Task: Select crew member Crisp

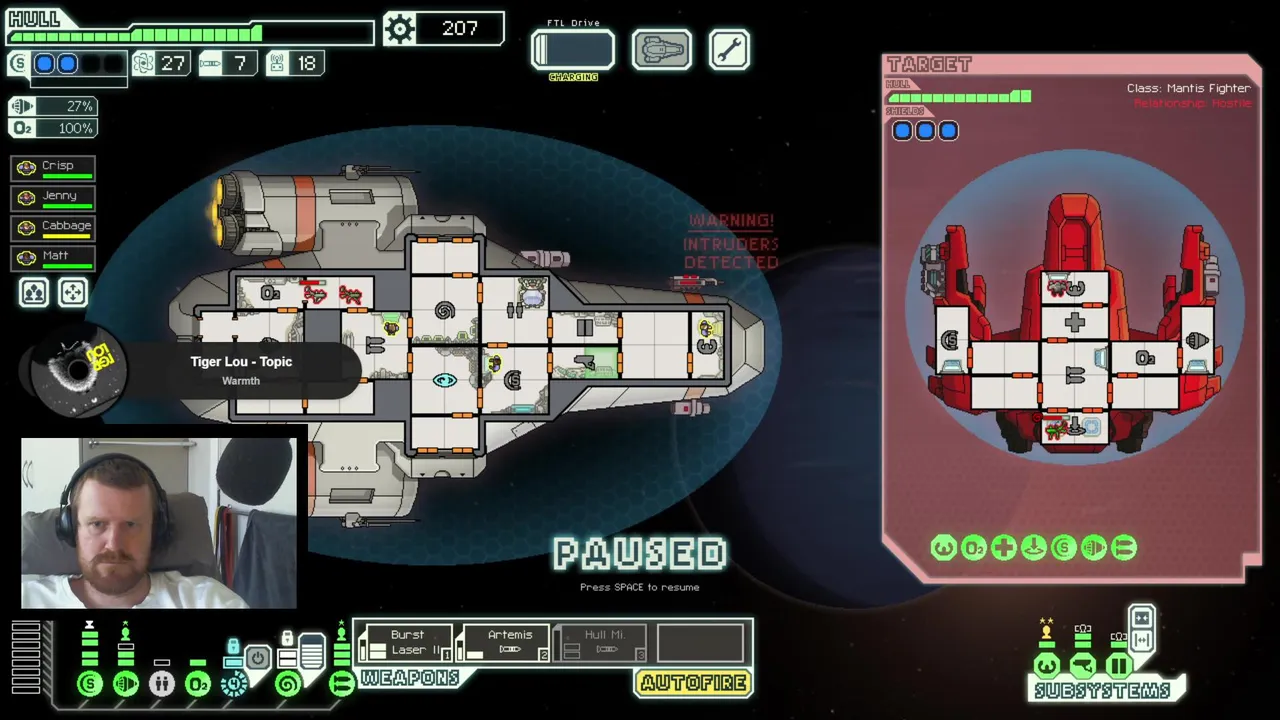Action: (54, 167)
